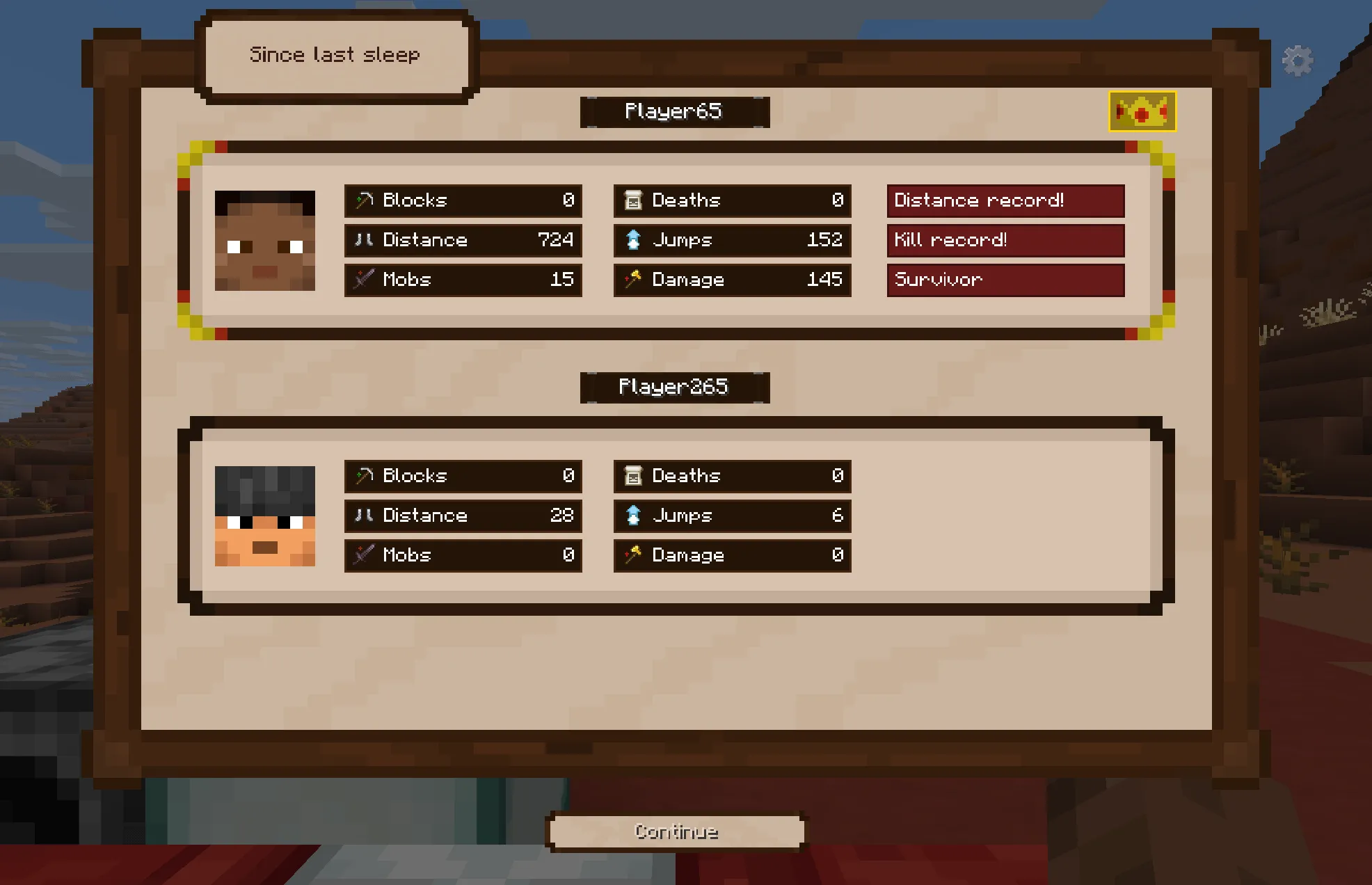Image resolution: width=1372 pixels, height=885 pixels.
Task: Select the Kill record! badge
Action: pos(1005,240)
